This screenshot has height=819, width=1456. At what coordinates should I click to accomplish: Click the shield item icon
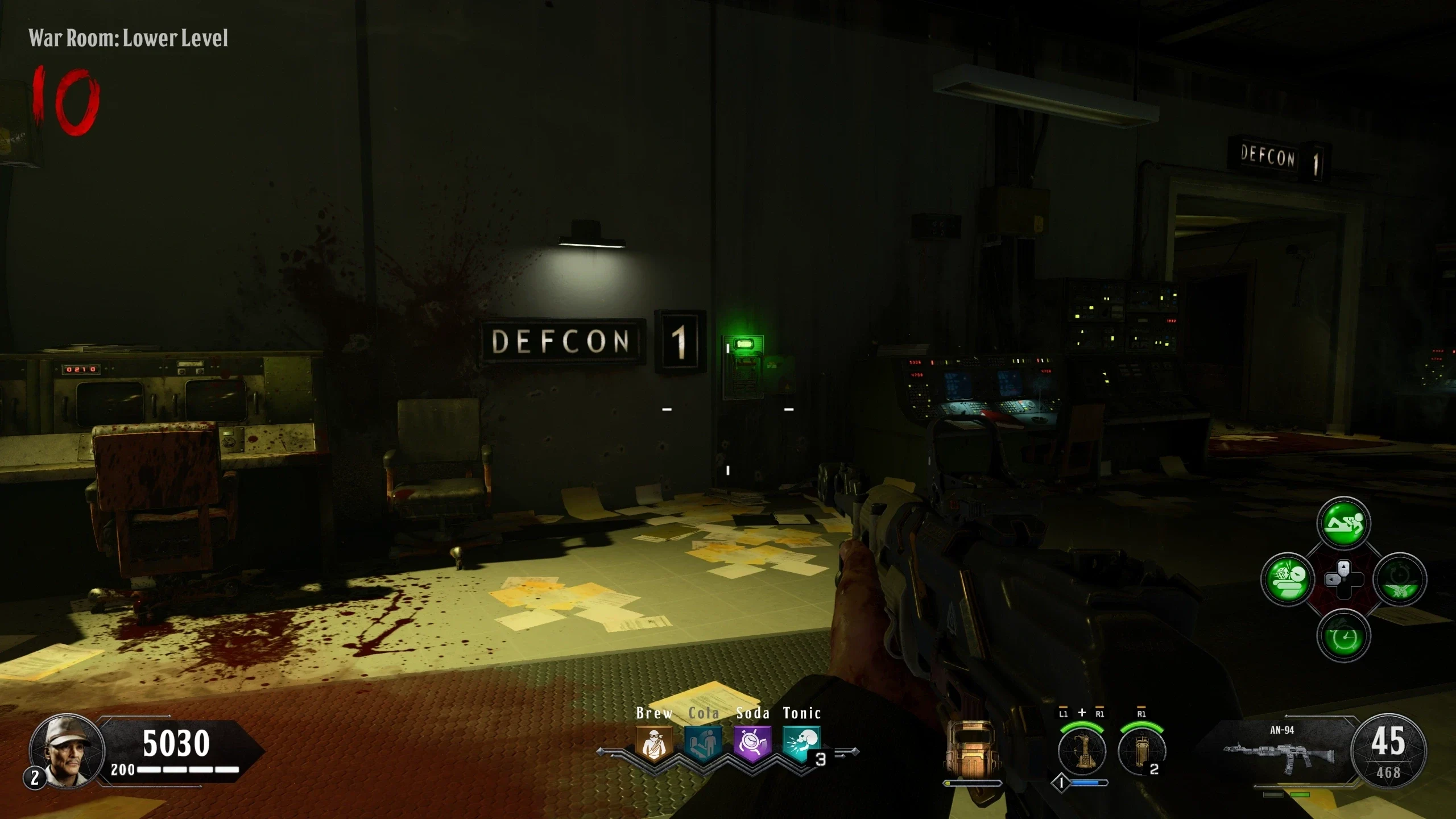tap(971, 748)
